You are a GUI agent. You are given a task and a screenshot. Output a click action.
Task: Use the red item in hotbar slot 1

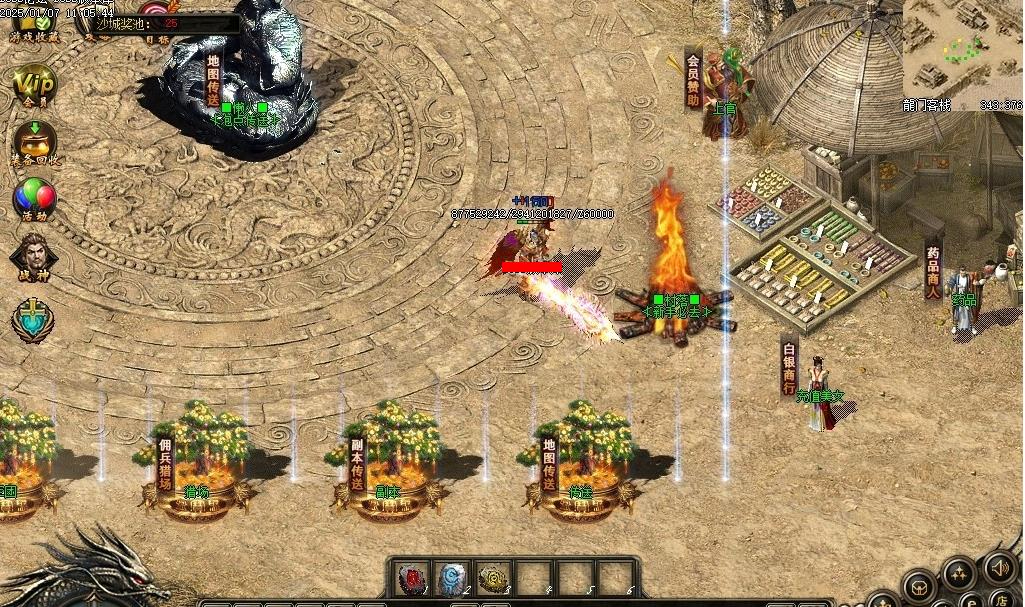(x=412, y=577)
